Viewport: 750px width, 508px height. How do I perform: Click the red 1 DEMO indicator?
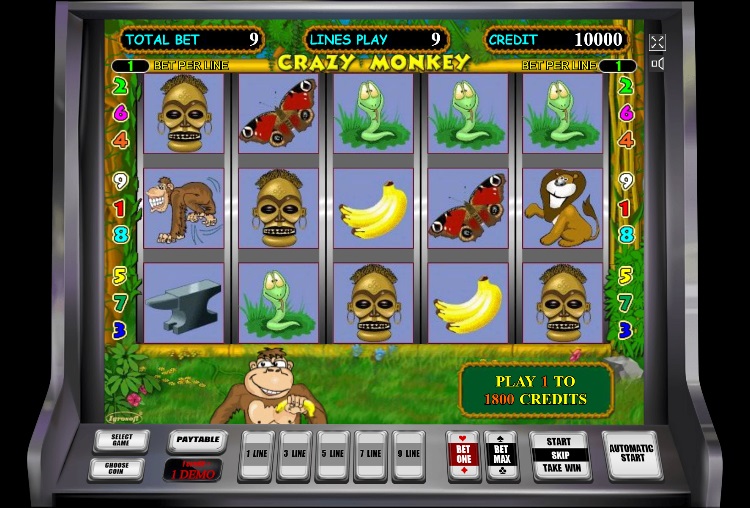(194, 469)
